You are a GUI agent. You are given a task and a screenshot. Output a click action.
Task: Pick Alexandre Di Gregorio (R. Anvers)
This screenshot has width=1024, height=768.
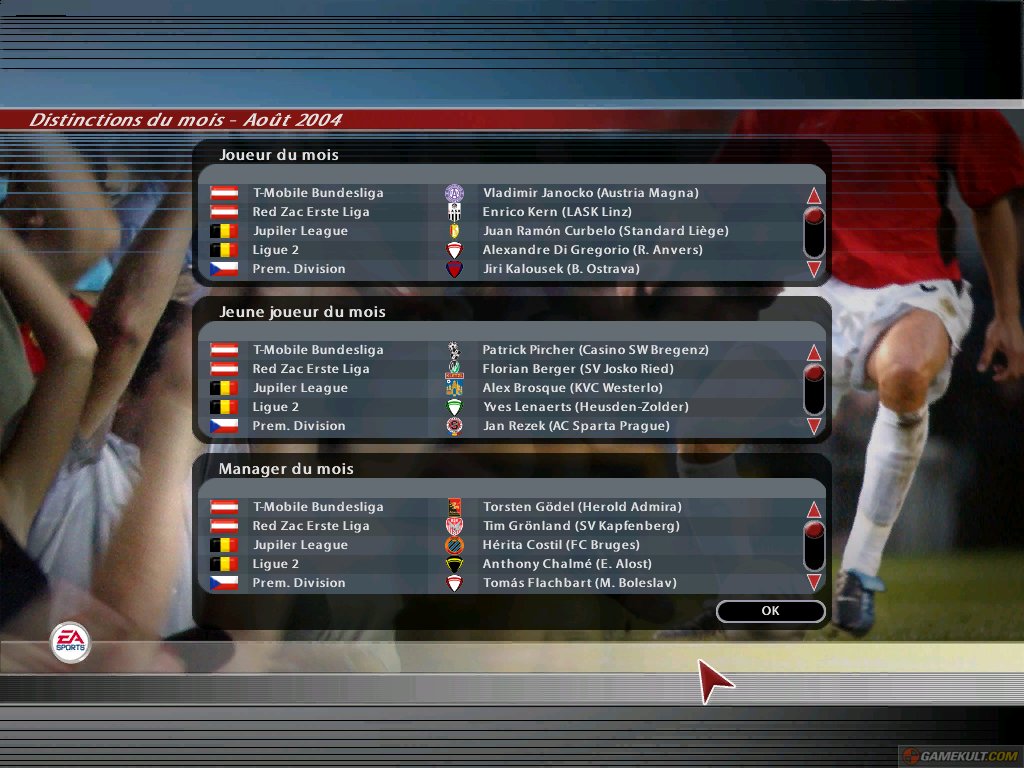click(592, 250)
